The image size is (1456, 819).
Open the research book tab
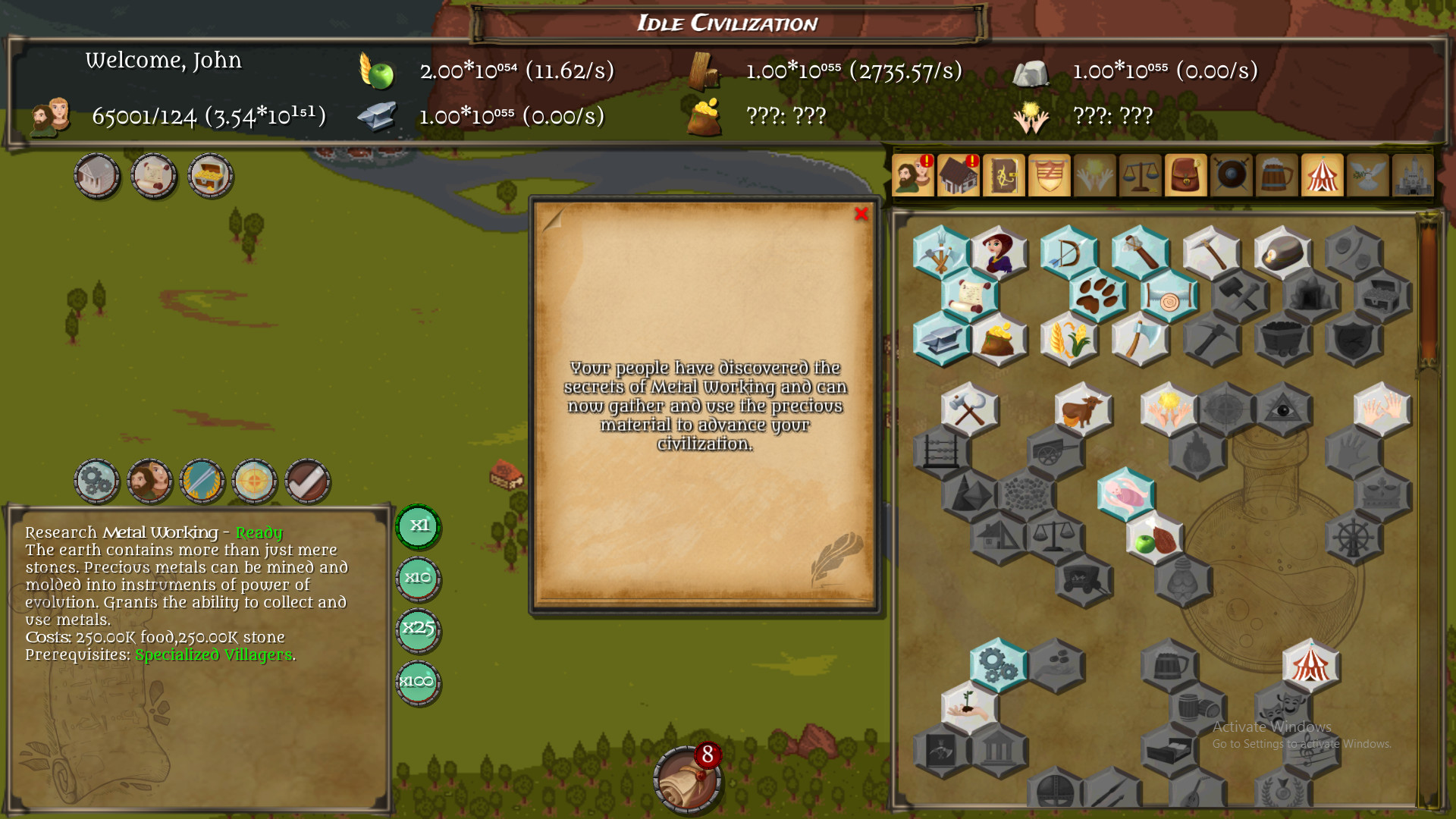click(1004, 175)
